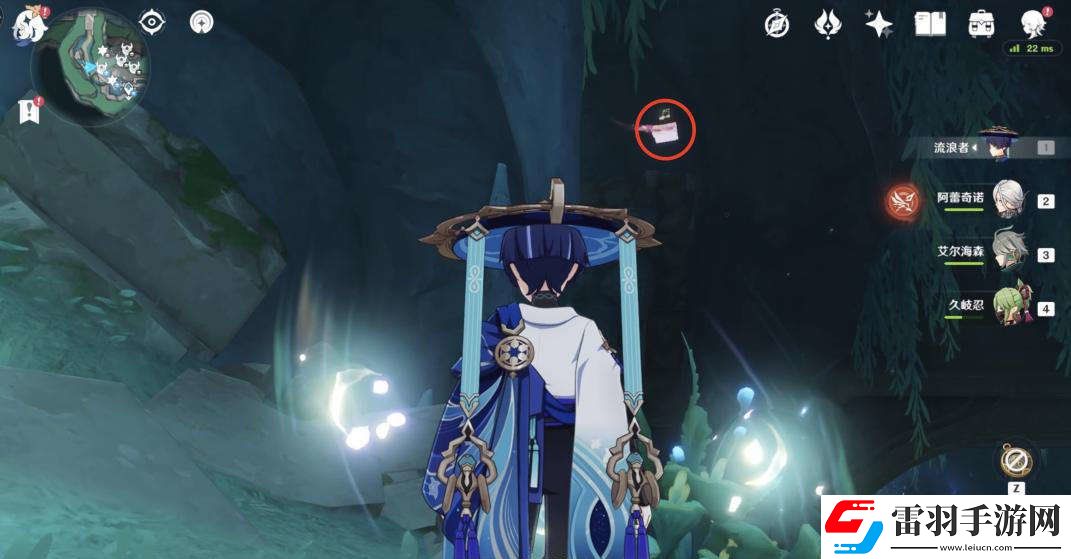Select party member 流浪者

pyautogui.click(x=995, y=147)
